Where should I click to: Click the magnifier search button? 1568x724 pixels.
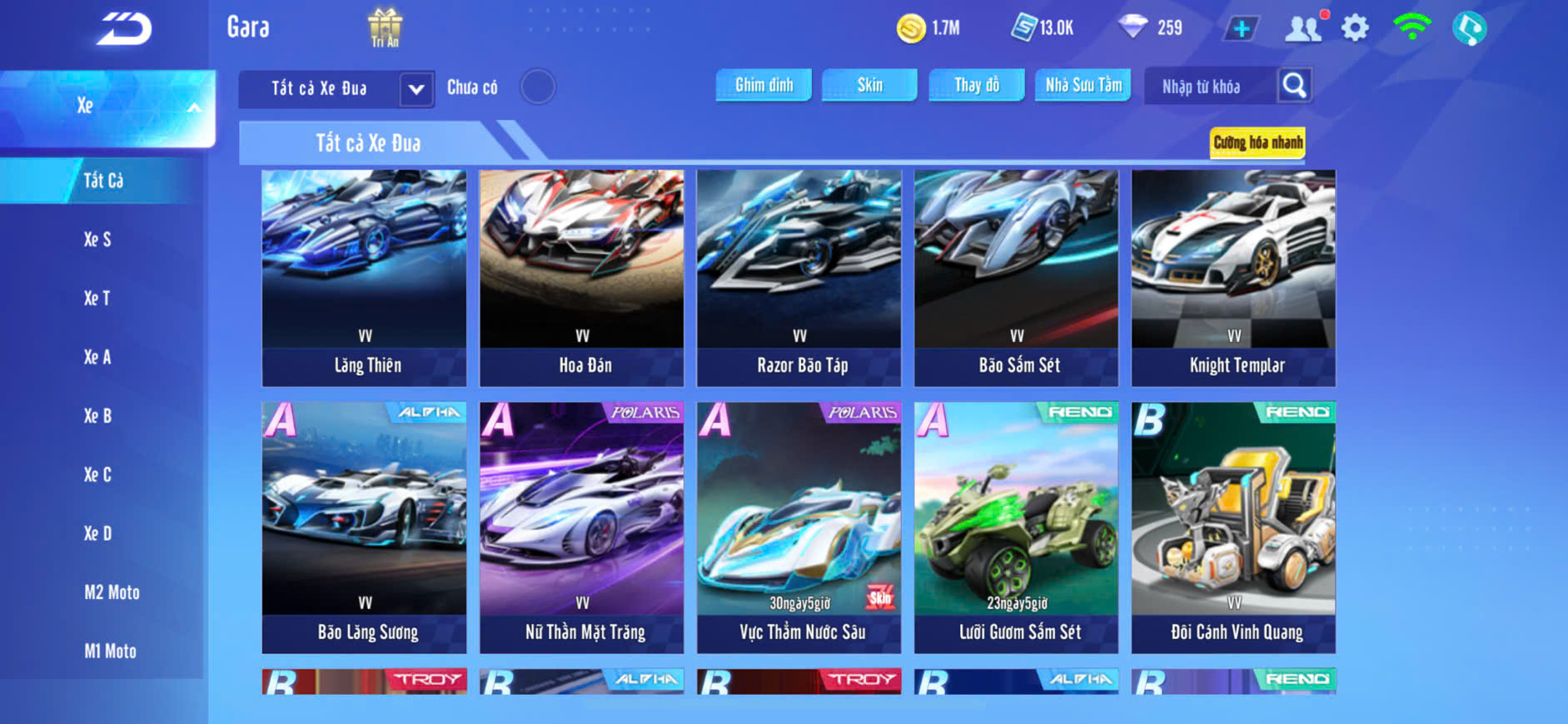pyautogui.click(x=1294, y=86)
